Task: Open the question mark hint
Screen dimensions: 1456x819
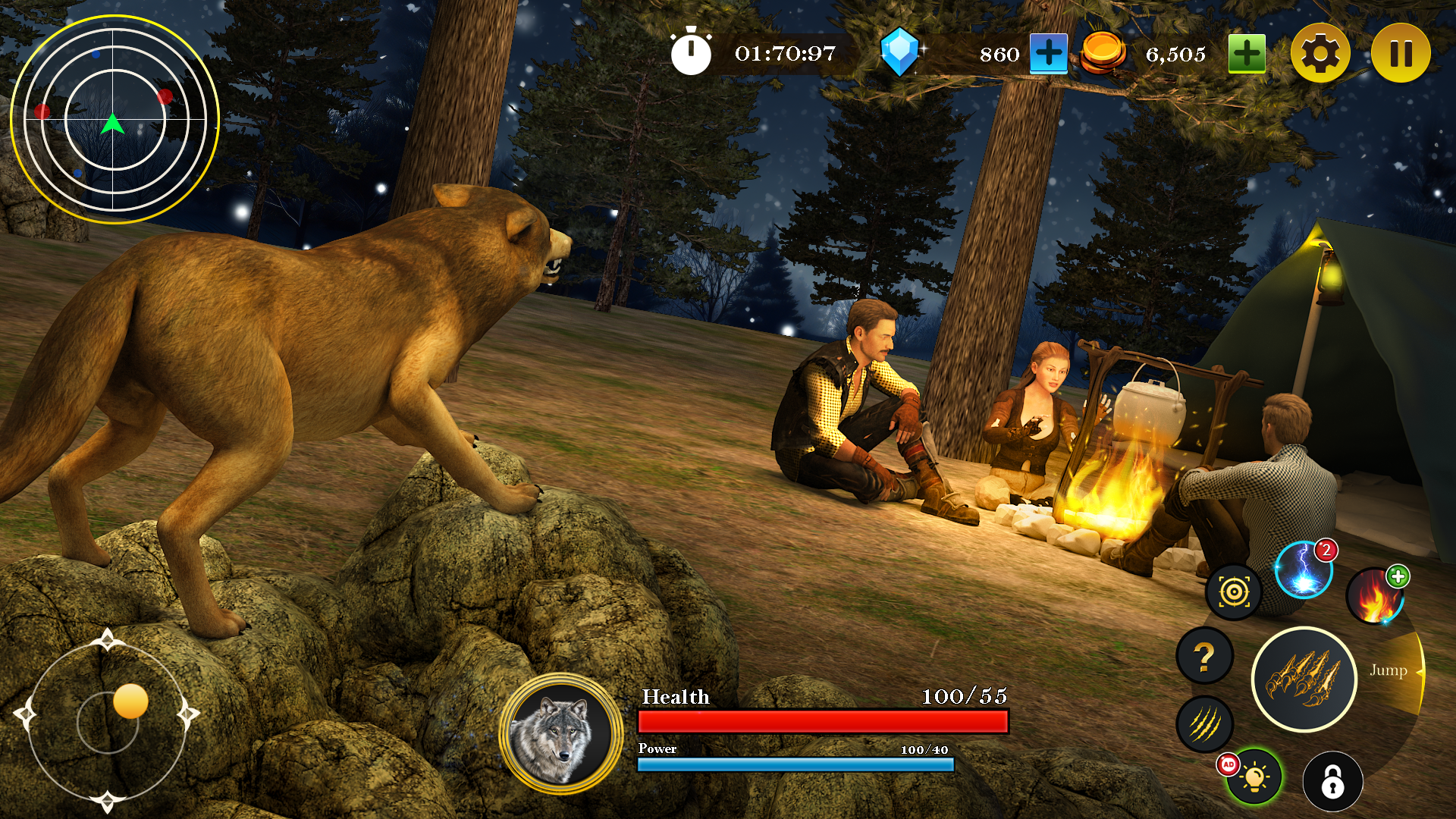Action: (x=1204, y=657)
